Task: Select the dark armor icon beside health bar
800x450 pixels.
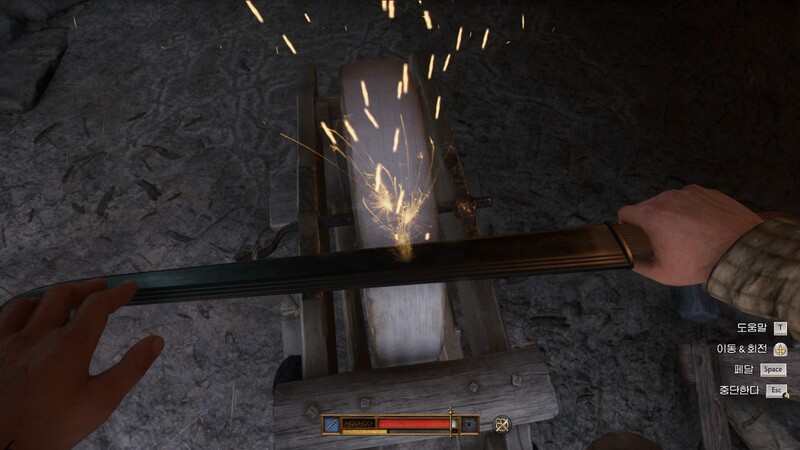Action: pyautogui.click(x=469, y=424)
